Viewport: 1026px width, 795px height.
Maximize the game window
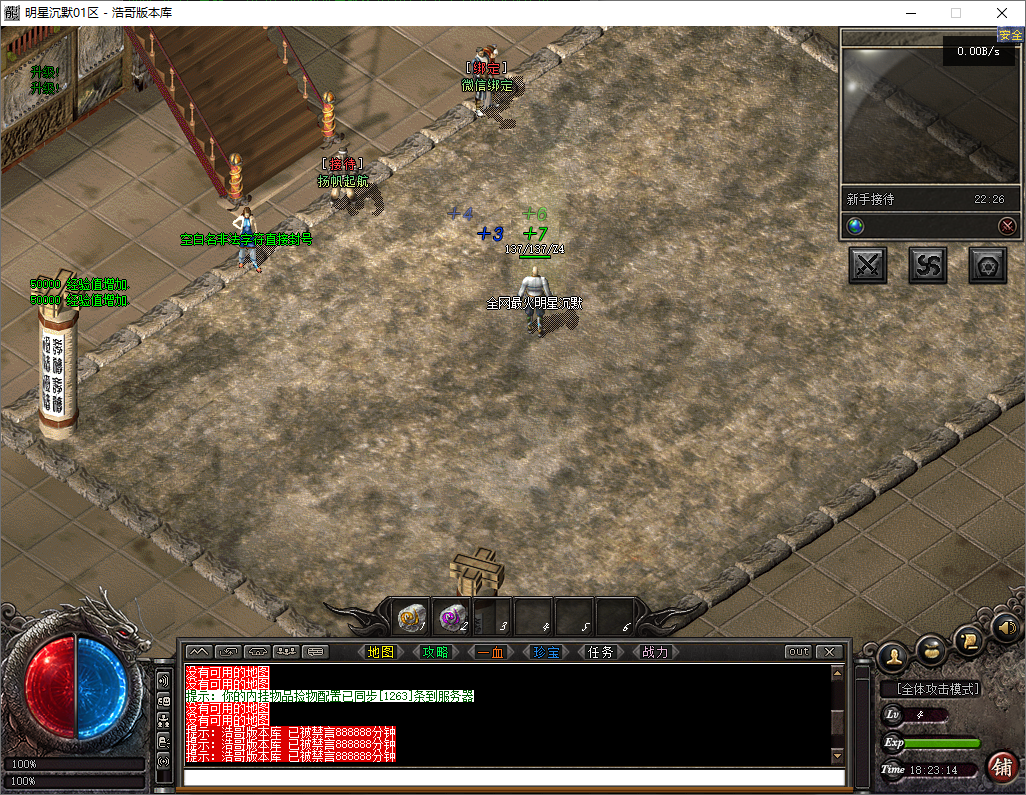[955, 13]
